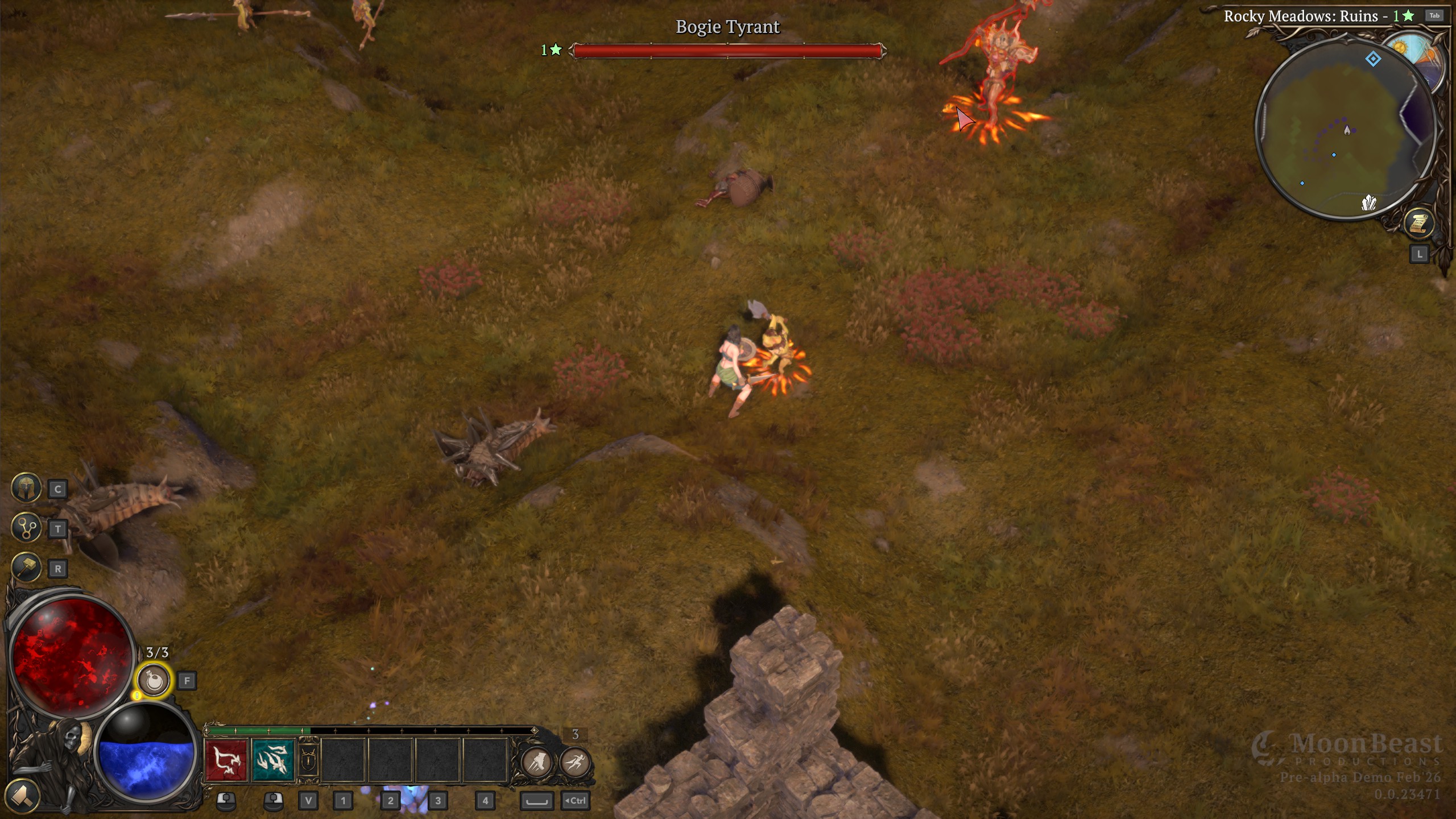This screenshot has width=1456, height=819.
Task: Open the skill tree nodes icon
Action: point(26,528)
